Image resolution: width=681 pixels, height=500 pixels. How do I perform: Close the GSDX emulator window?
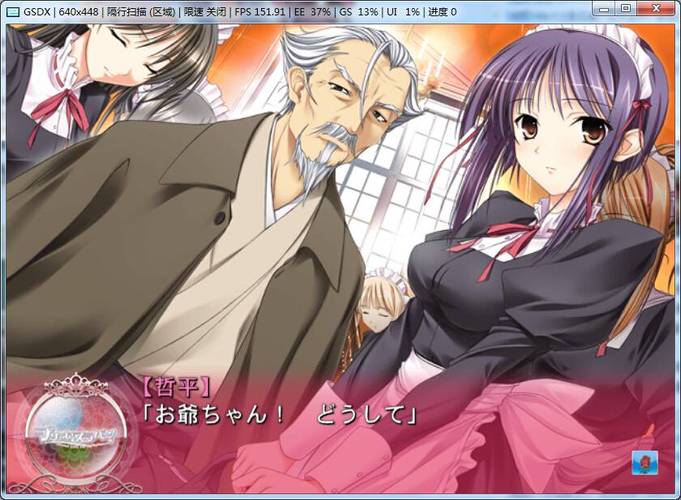click(654, 9)
